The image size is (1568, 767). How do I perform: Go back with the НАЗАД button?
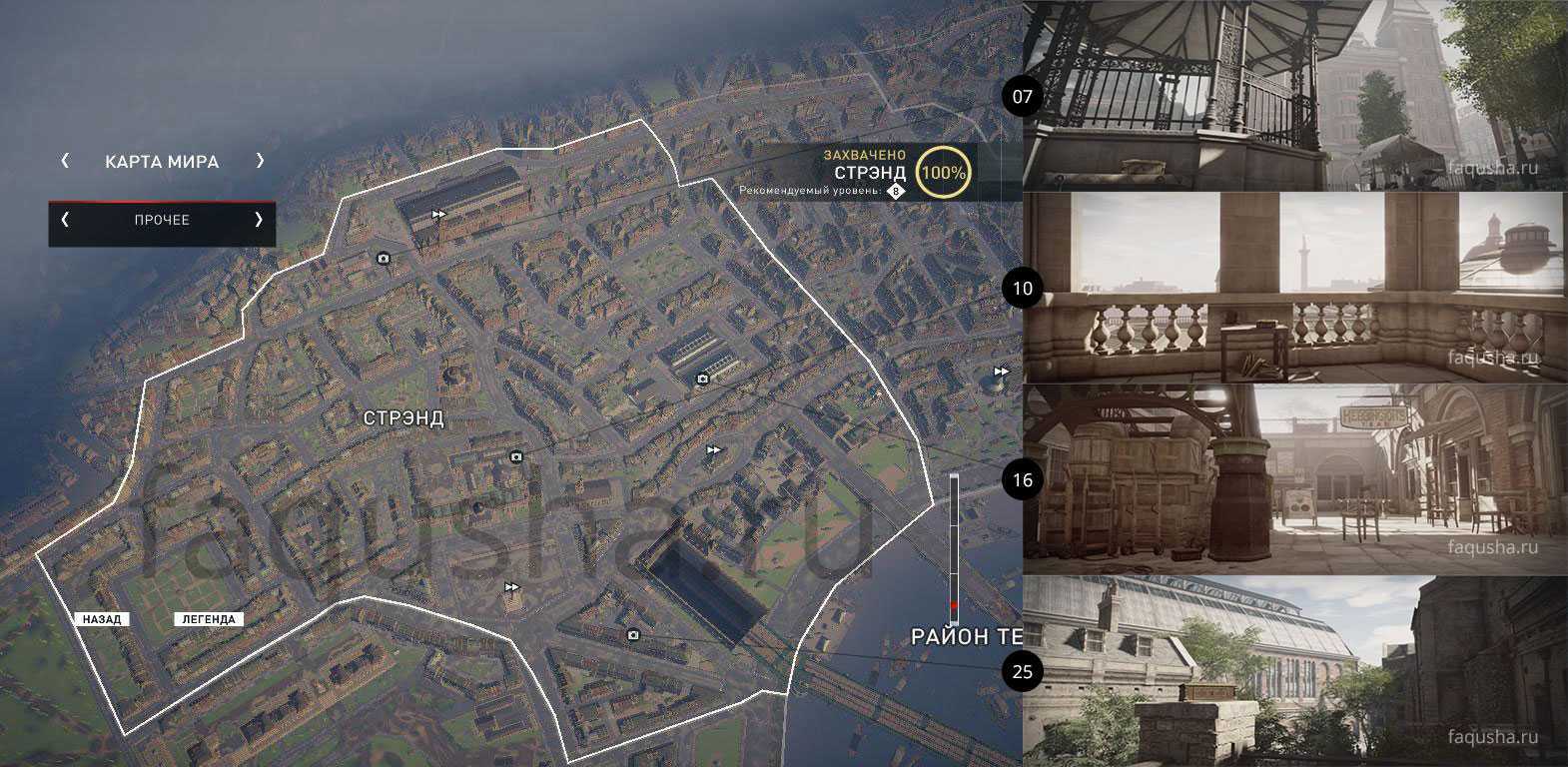(101, 619)
